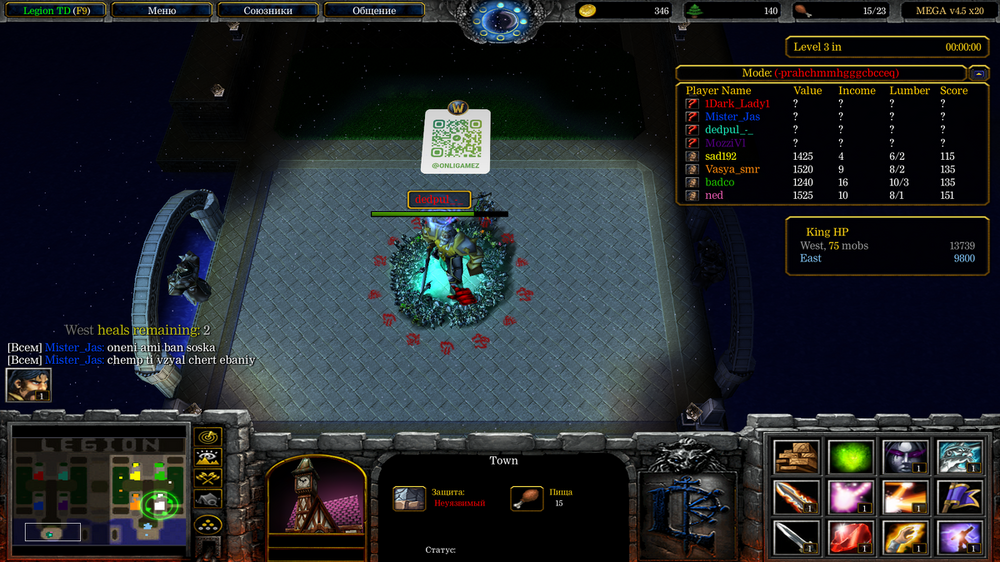Open the Меню game menu
The image size is (1000, 562).
(x=161, y=11)
